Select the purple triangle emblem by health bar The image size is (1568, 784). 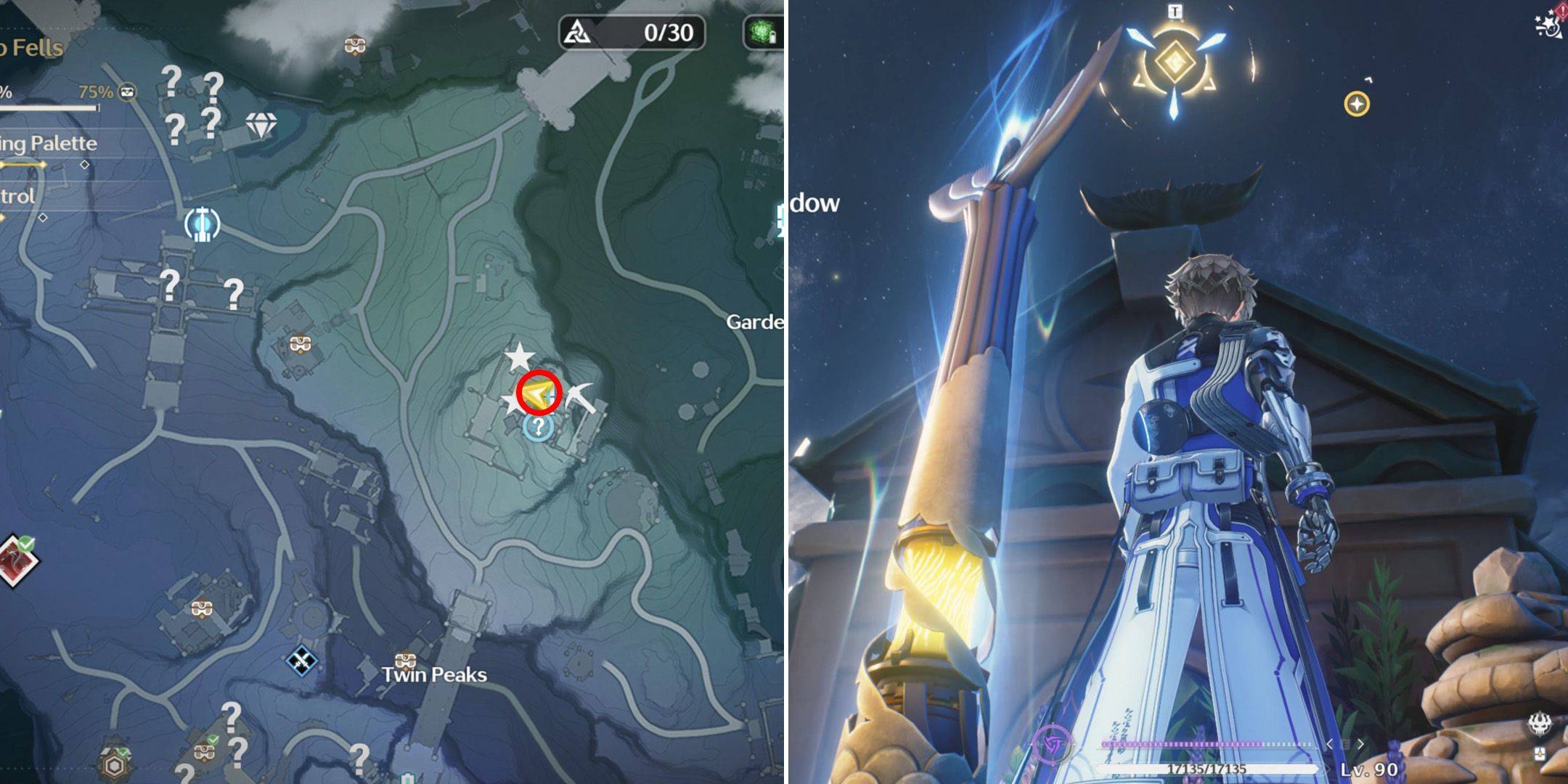coord(1050,744)
